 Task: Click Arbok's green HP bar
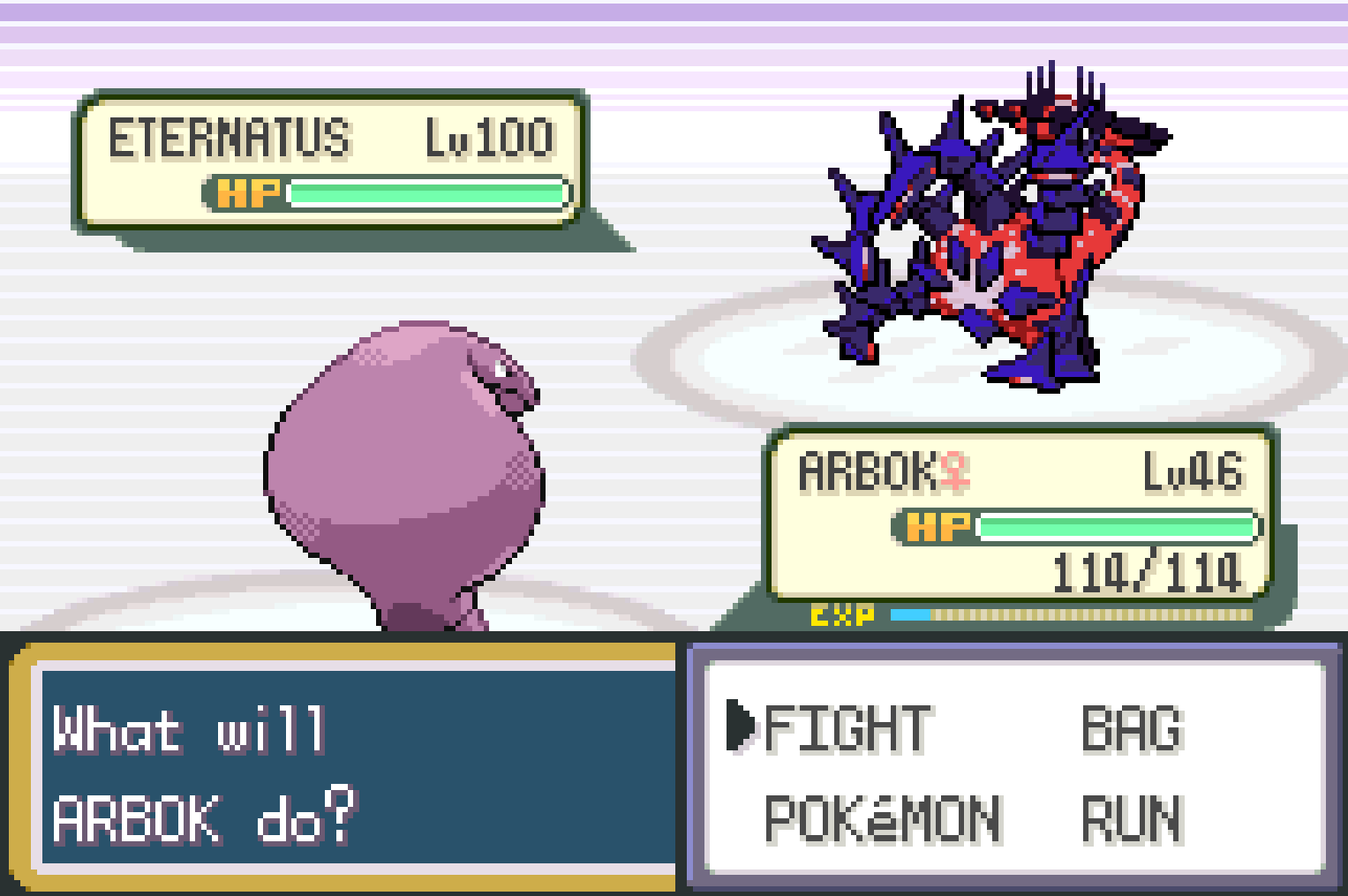pos(1117,528)
